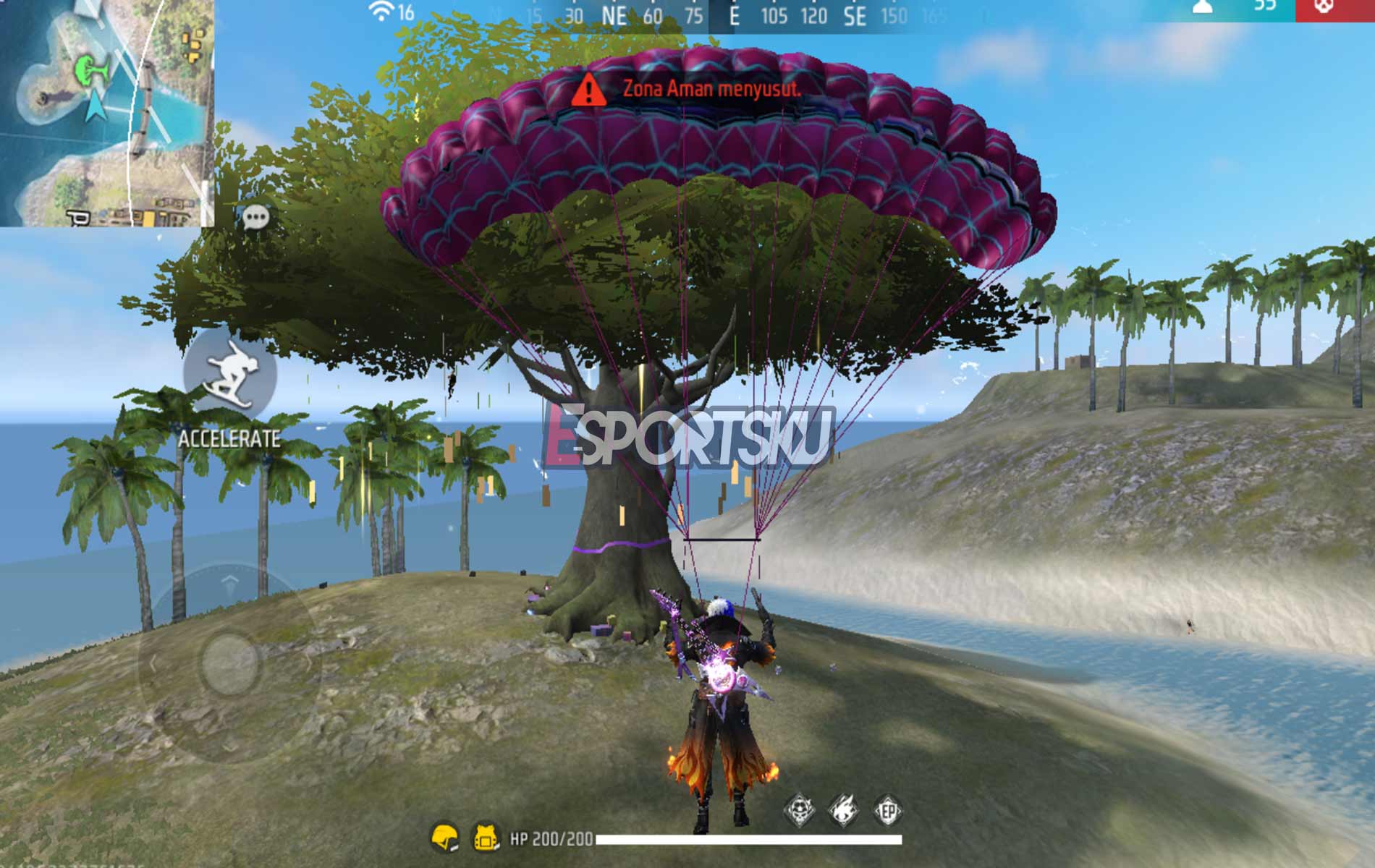Viewport: 1375px width, 868px height.
Task: Check the network signal indicator showing 16
Action: (x=386, y=12)
